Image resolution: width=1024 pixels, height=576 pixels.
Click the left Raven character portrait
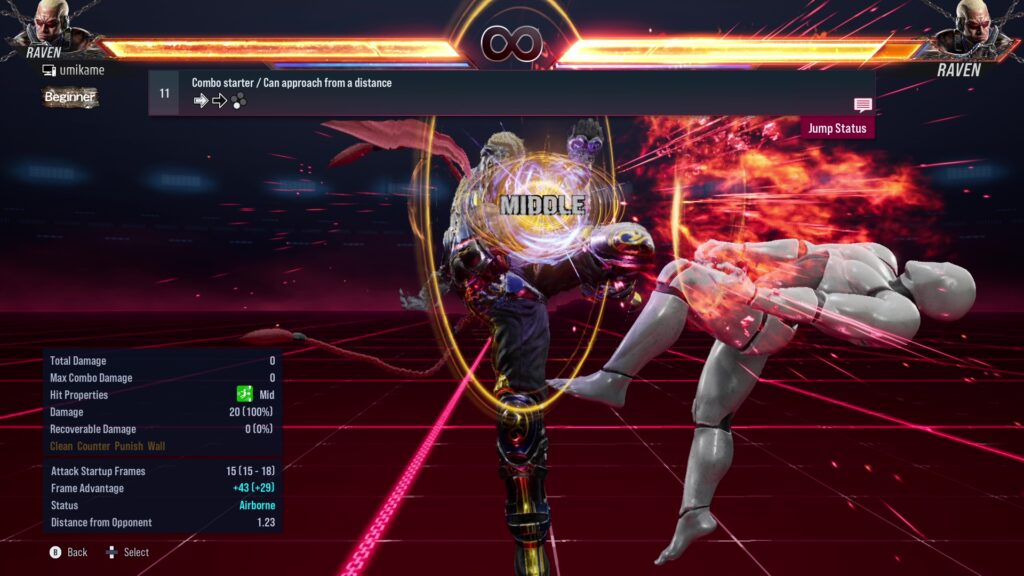[48, 22]
